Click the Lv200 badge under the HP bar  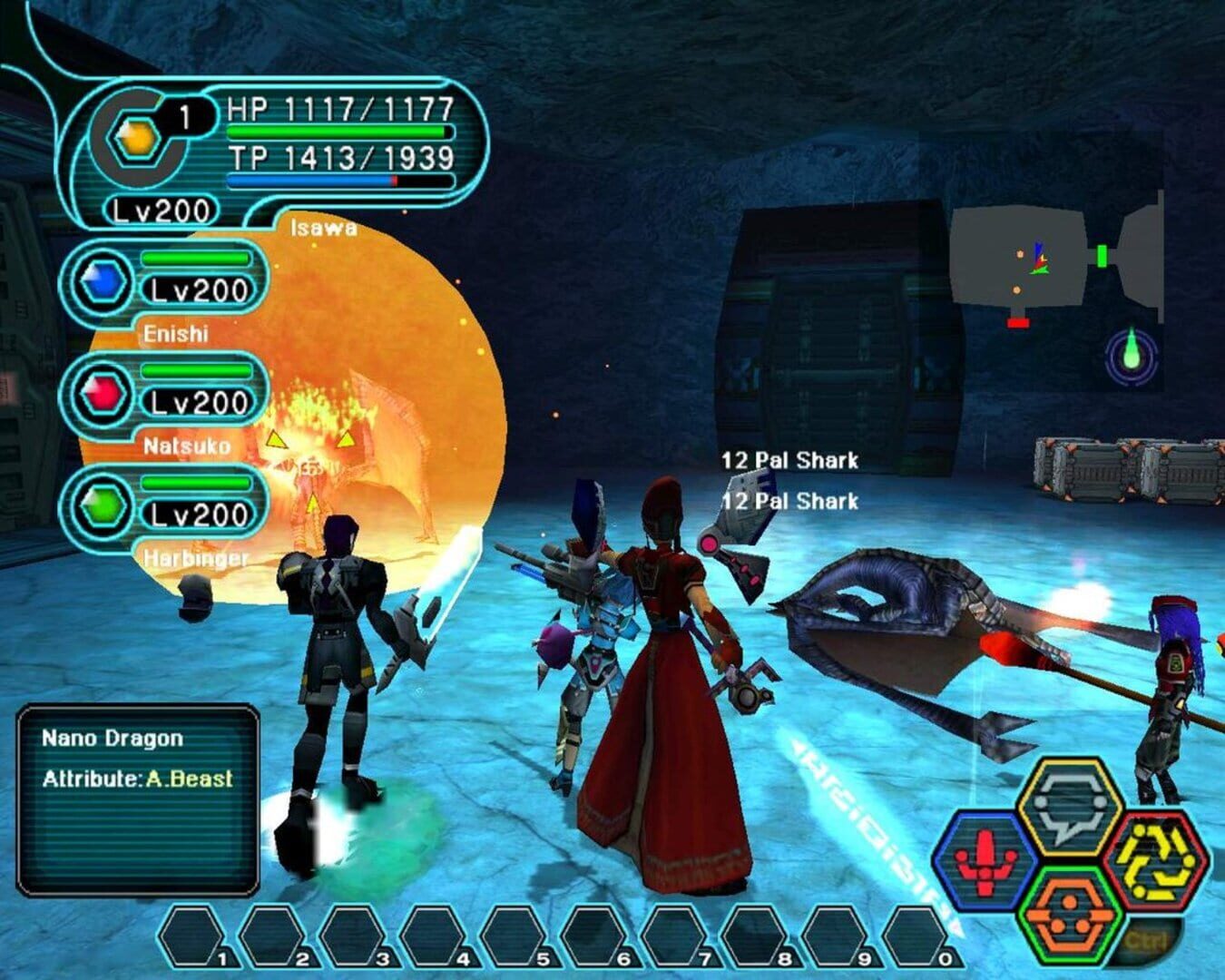click(x=159, y=209)
